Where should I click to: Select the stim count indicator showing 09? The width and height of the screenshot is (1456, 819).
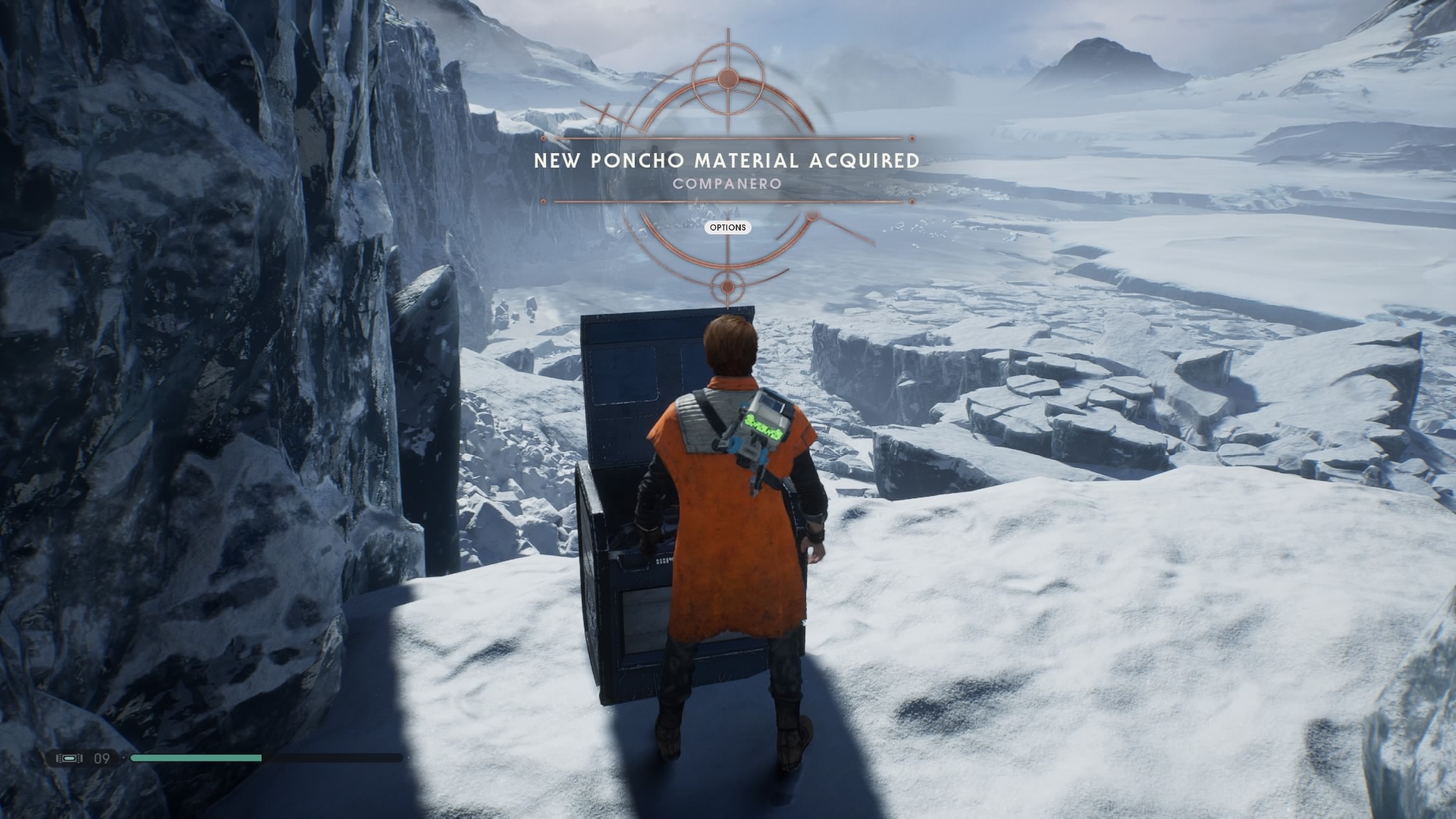point(102,758)
